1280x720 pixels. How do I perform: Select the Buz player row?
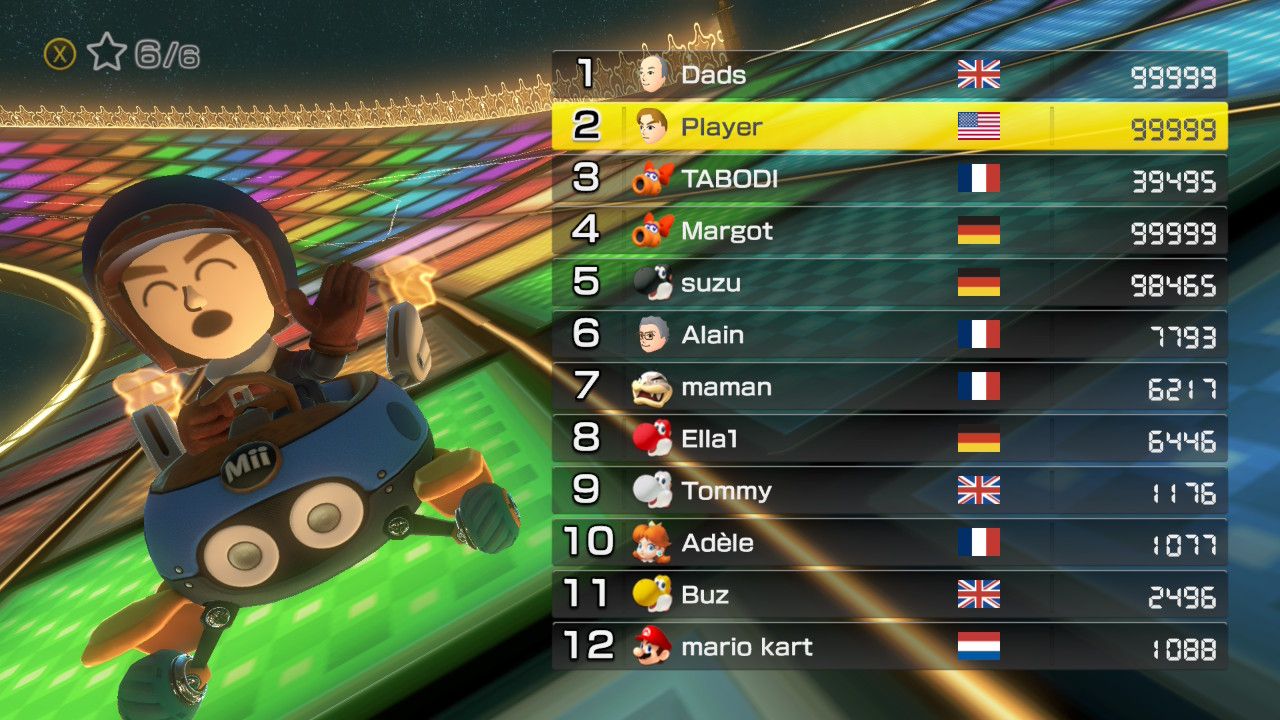[889, 595]
